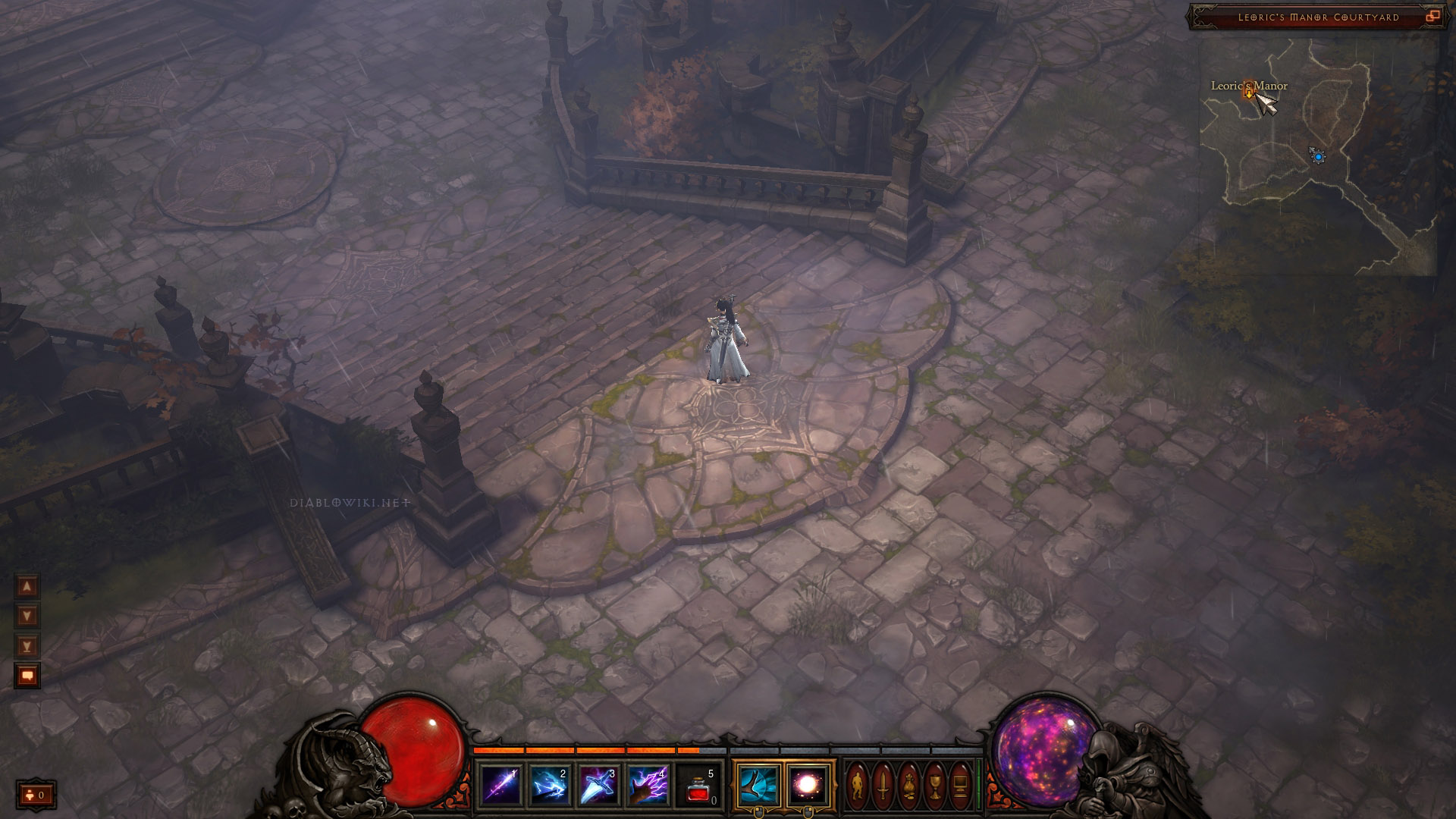Select the left-mouse hand skill with blue aura

coord(758,785)
